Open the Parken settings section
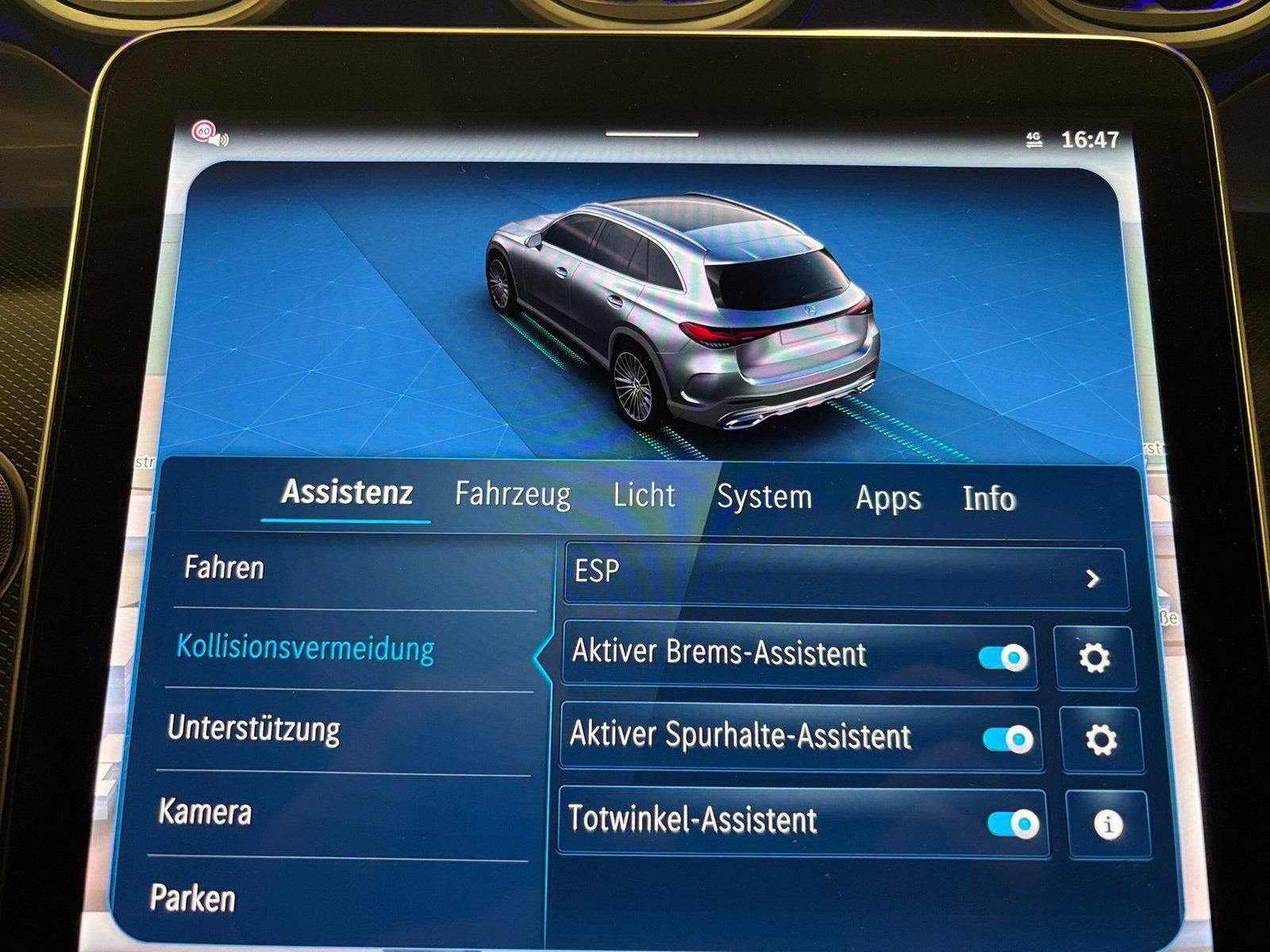 (192, 898)
